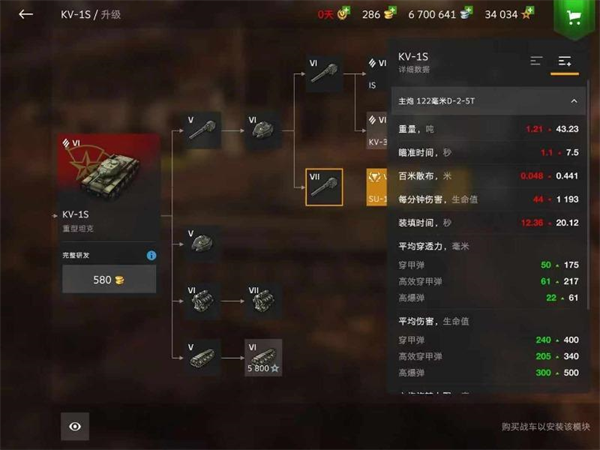The image size is (600, 450).
Task: Choose the tier VI turret module
Action: click(264, 130)
